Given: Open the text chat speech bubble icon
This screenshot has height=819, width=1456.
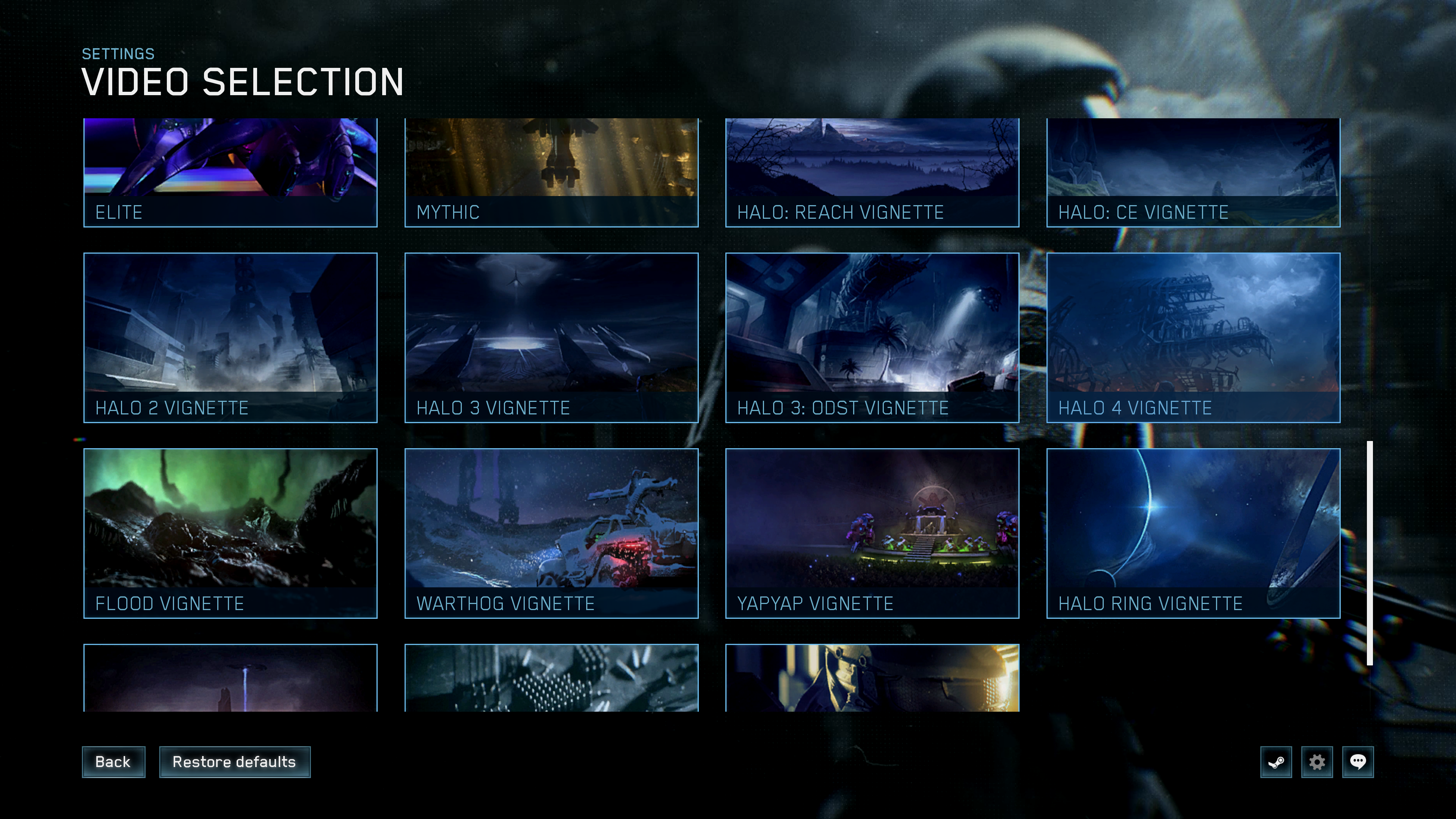Looking at the screenshot, I should pos(1358,762).
